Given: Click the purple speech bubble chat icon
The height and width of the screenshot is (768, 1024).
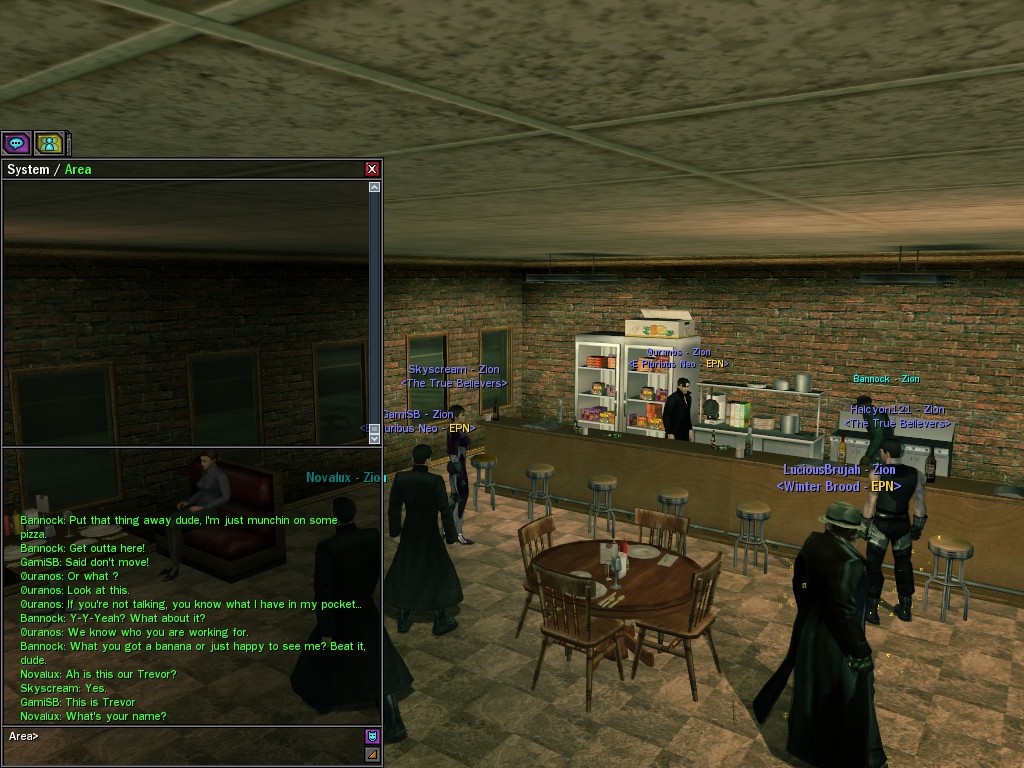Looking at the screenshot, I should 16,144.
